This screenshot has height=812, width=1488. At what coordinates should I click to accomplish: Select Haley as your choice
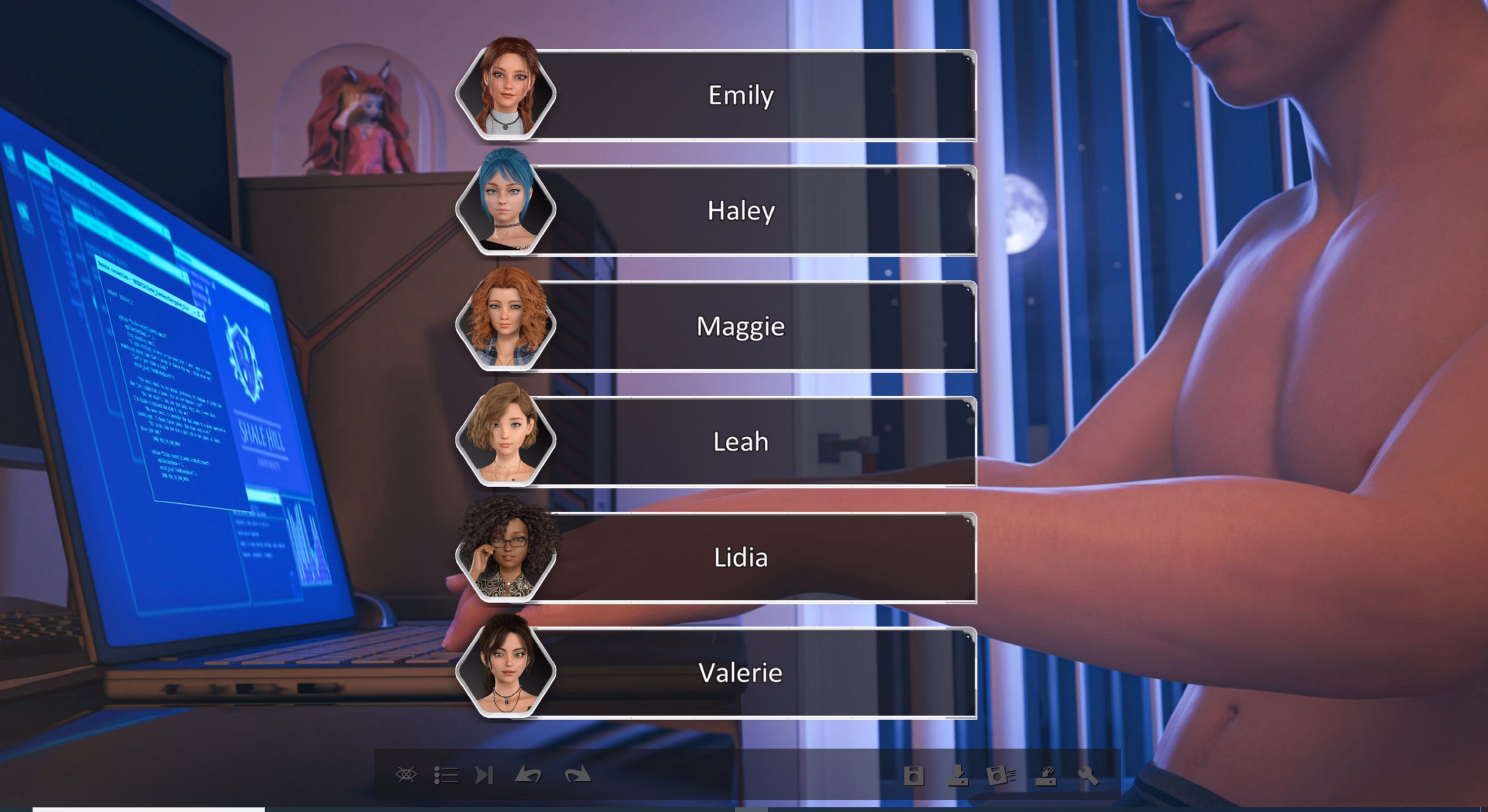(x=741, y=211)
